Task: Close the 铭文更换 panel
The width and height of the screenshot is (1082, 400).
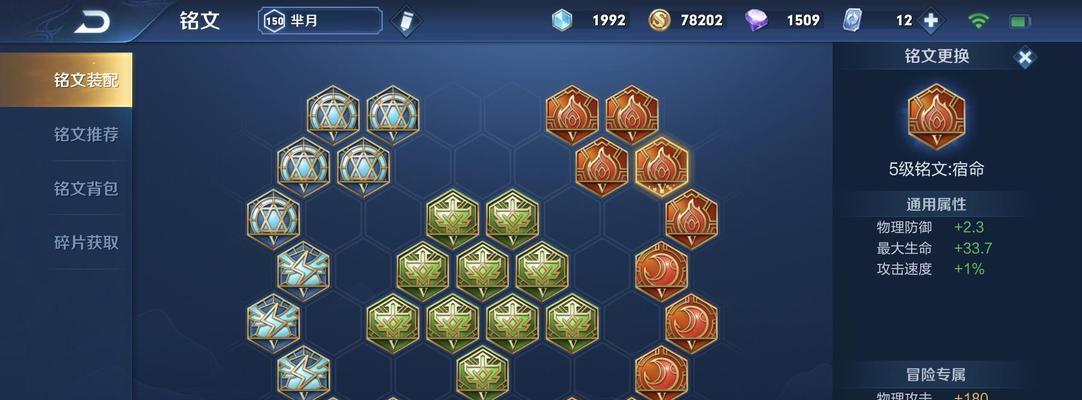Action: coord(1025,58)
